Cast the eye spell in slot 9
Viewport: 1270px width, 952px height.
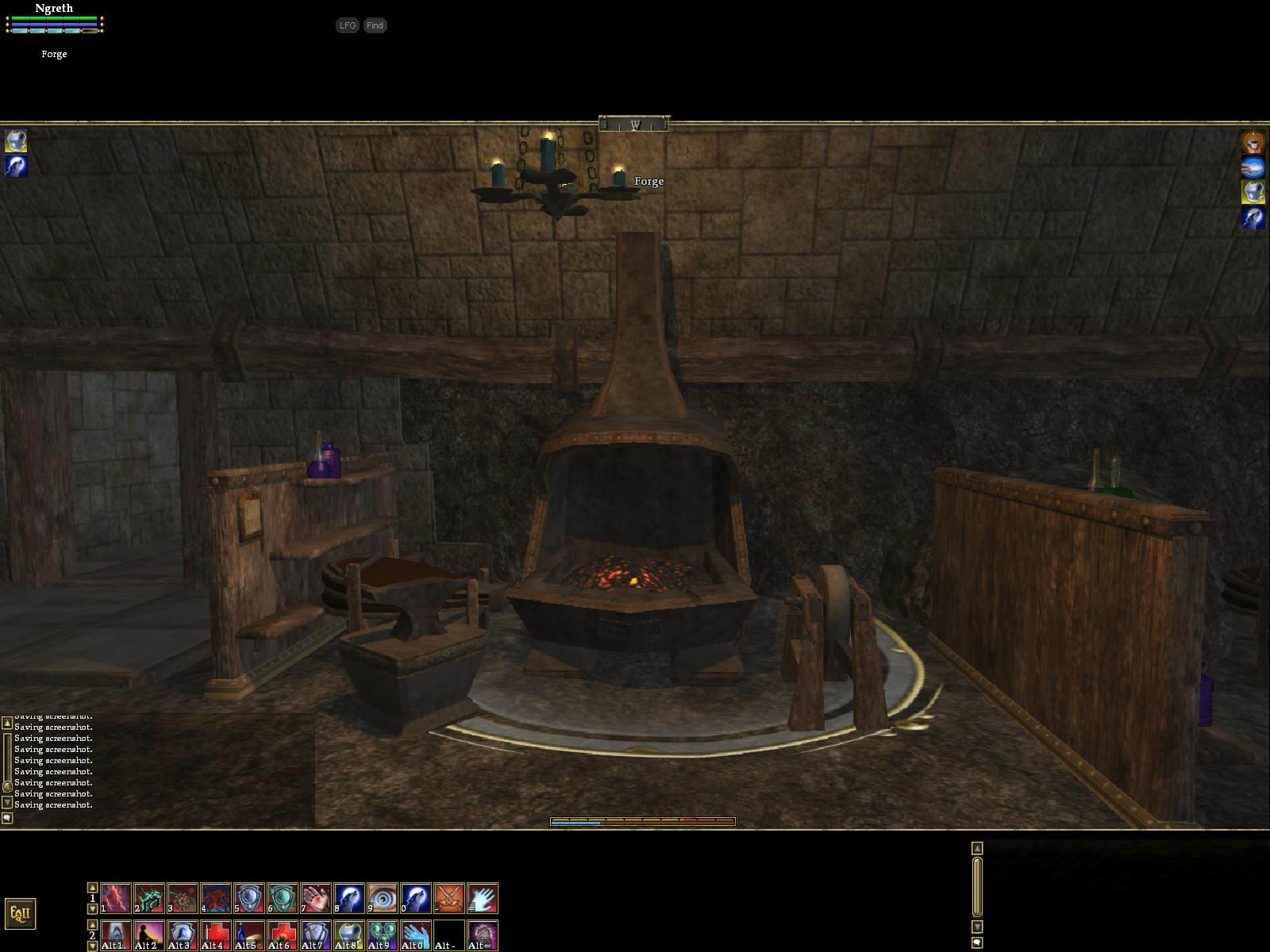click(x=383, y=898)
